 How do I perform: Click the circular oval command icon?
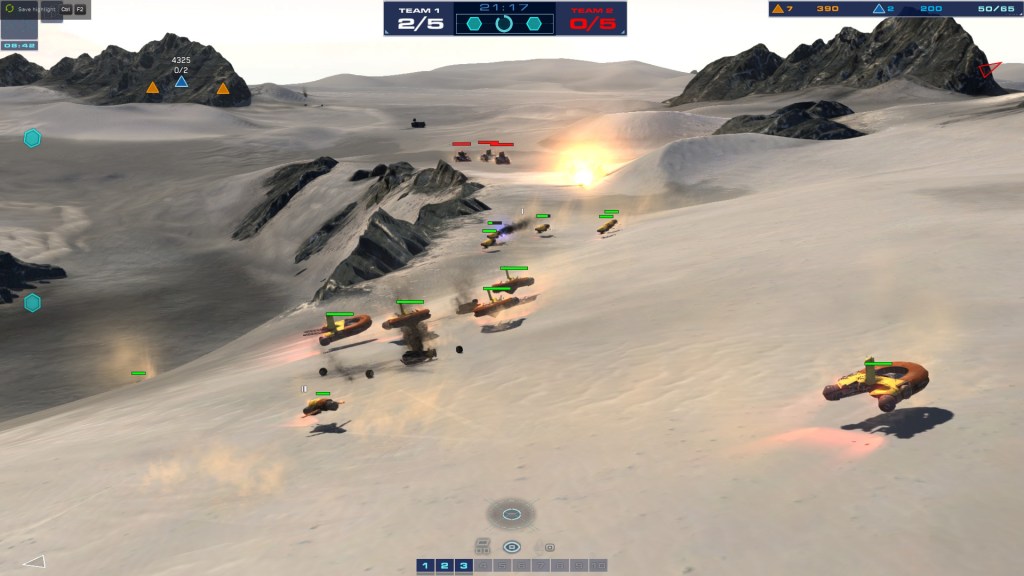click(x=511, y=514)
